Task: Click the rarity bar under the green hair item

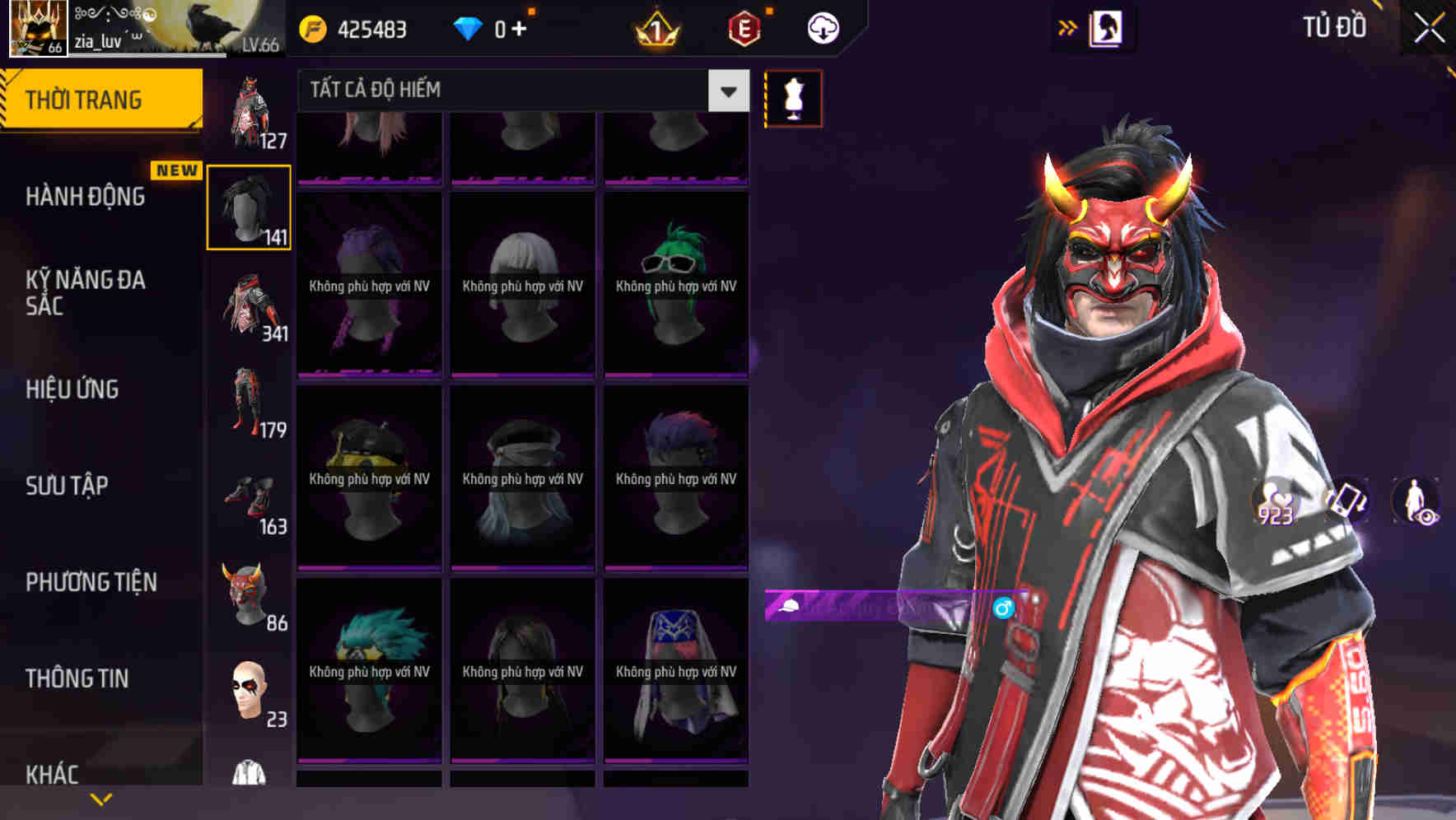Action: pyautogui.click(x=677, y=376)
